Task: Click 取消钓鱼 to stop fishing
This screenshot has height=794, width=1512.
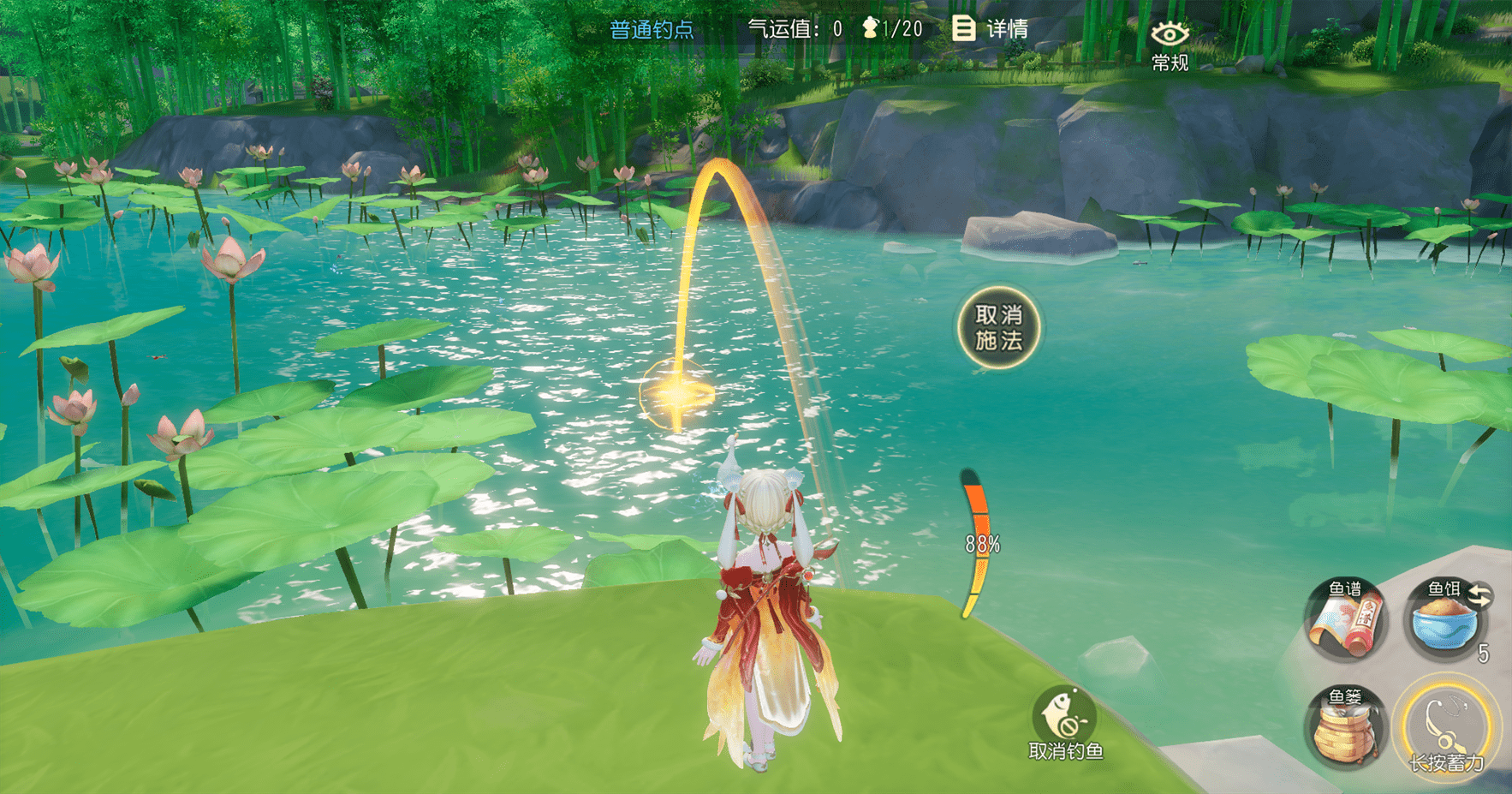Action: pyautogui.click(x=1065, y=724)
